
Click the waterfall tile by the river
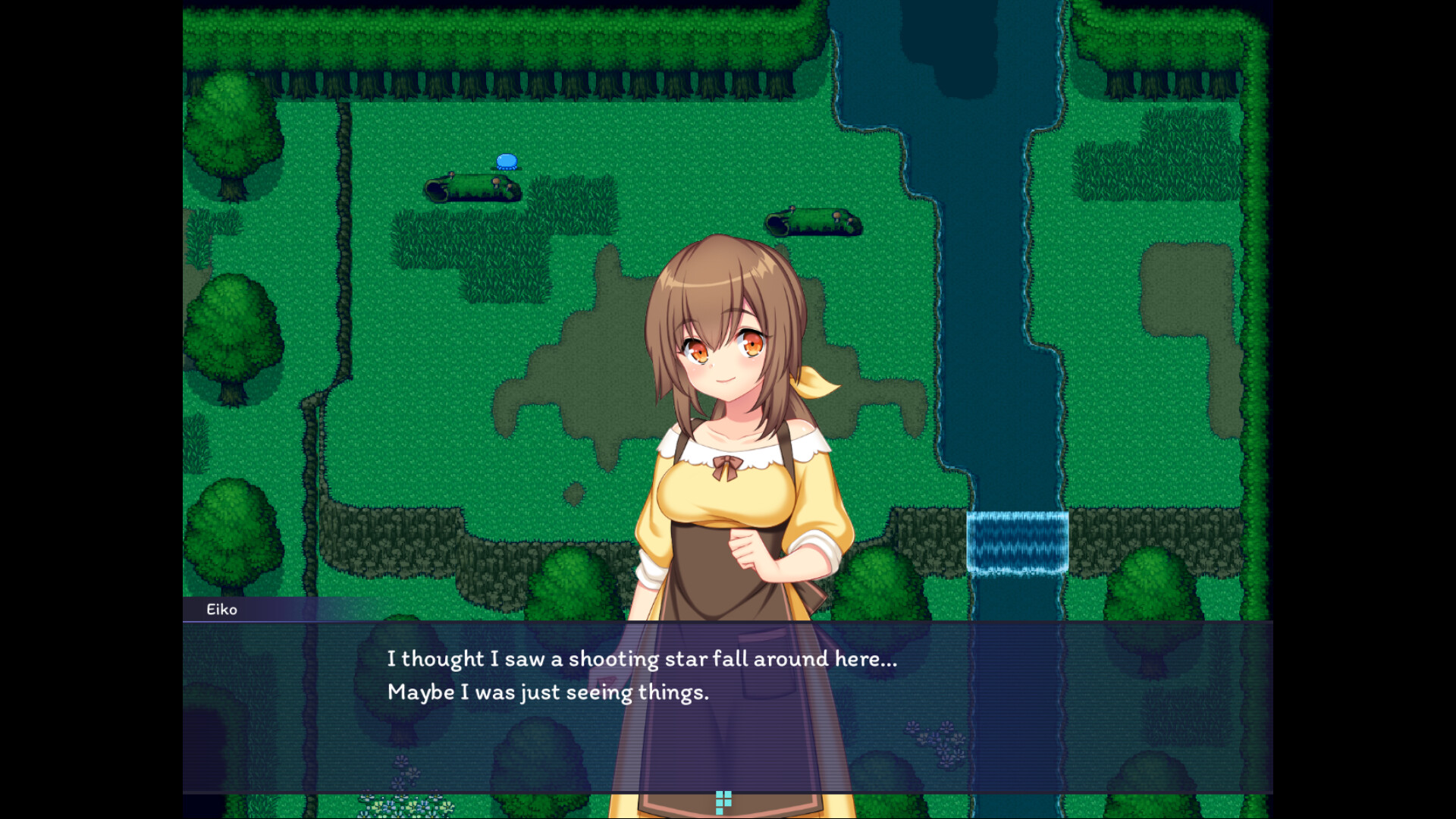pyautogui.click(x=1017, y=540)
